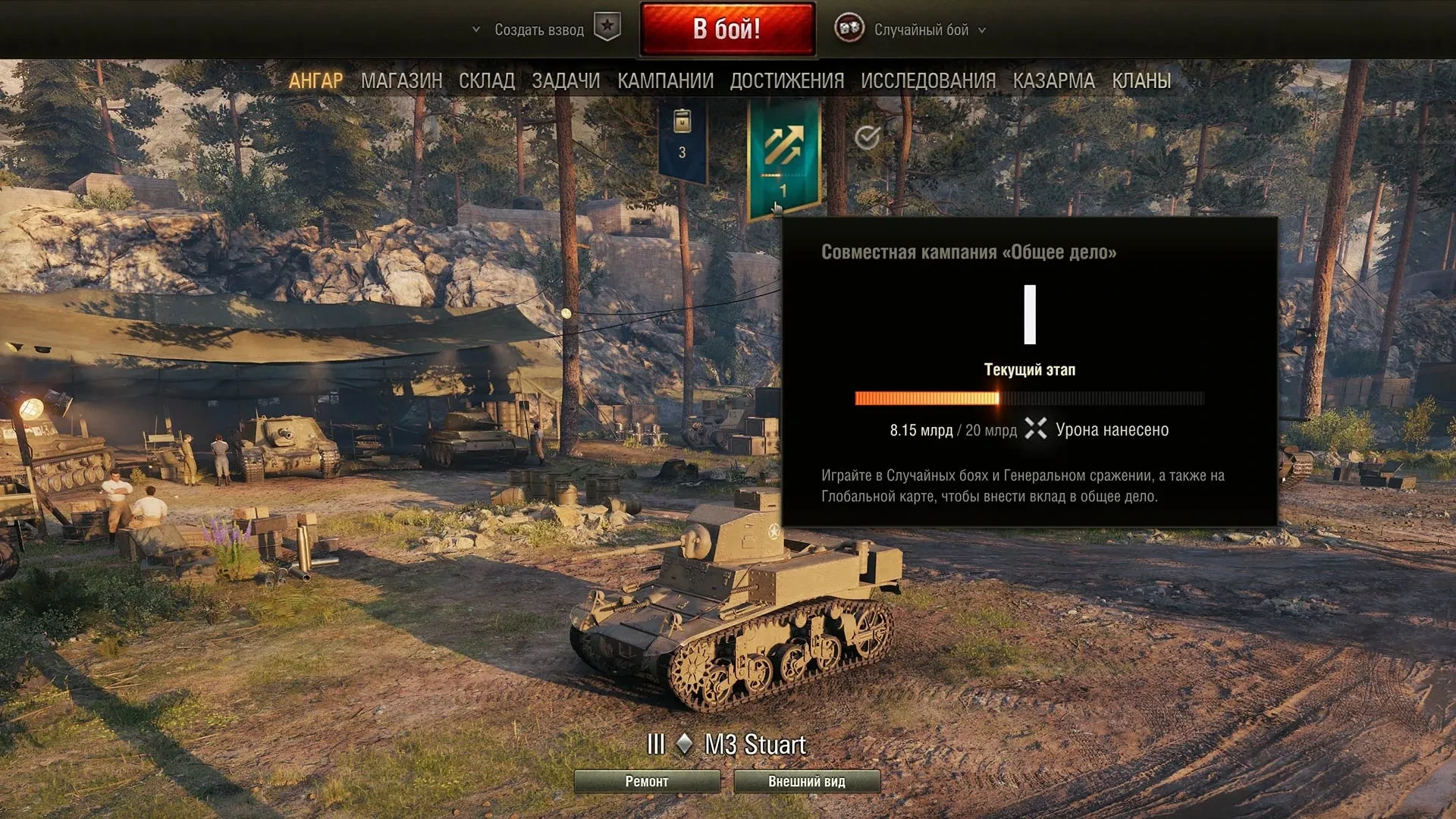
Task: Open the ЗАДАЧИ tab
Action: (x=566, y=80)
